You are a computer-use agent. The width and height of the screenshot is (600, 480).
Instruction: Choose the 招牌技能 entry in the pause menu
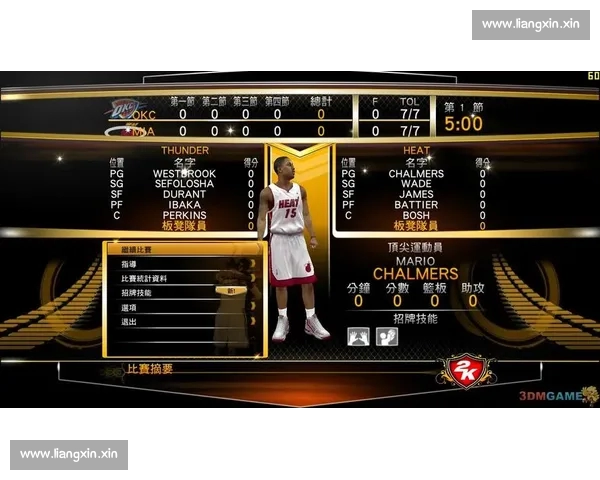pos(137,293)
